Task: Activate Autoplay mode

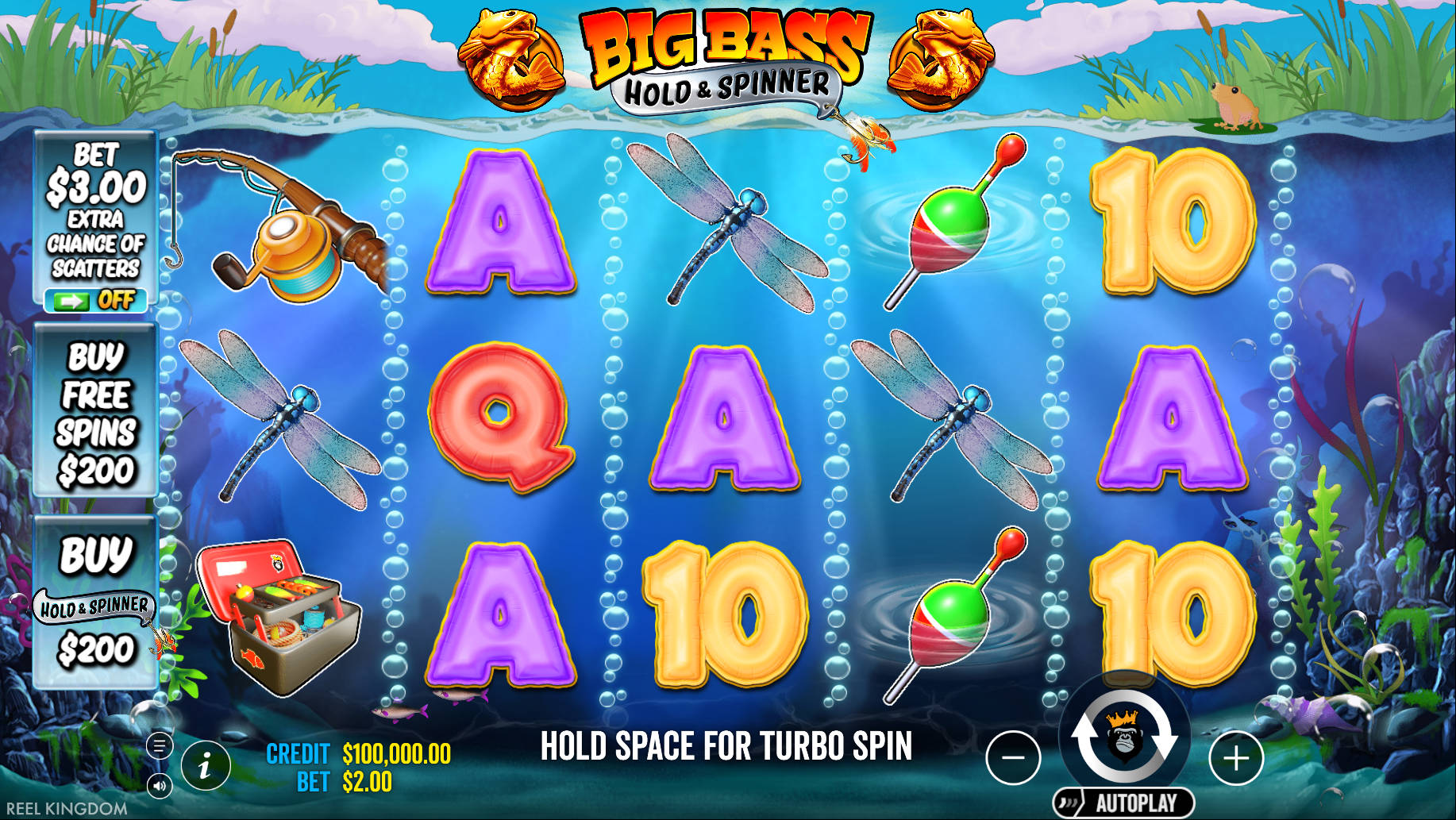Action: pos(1127,738)
